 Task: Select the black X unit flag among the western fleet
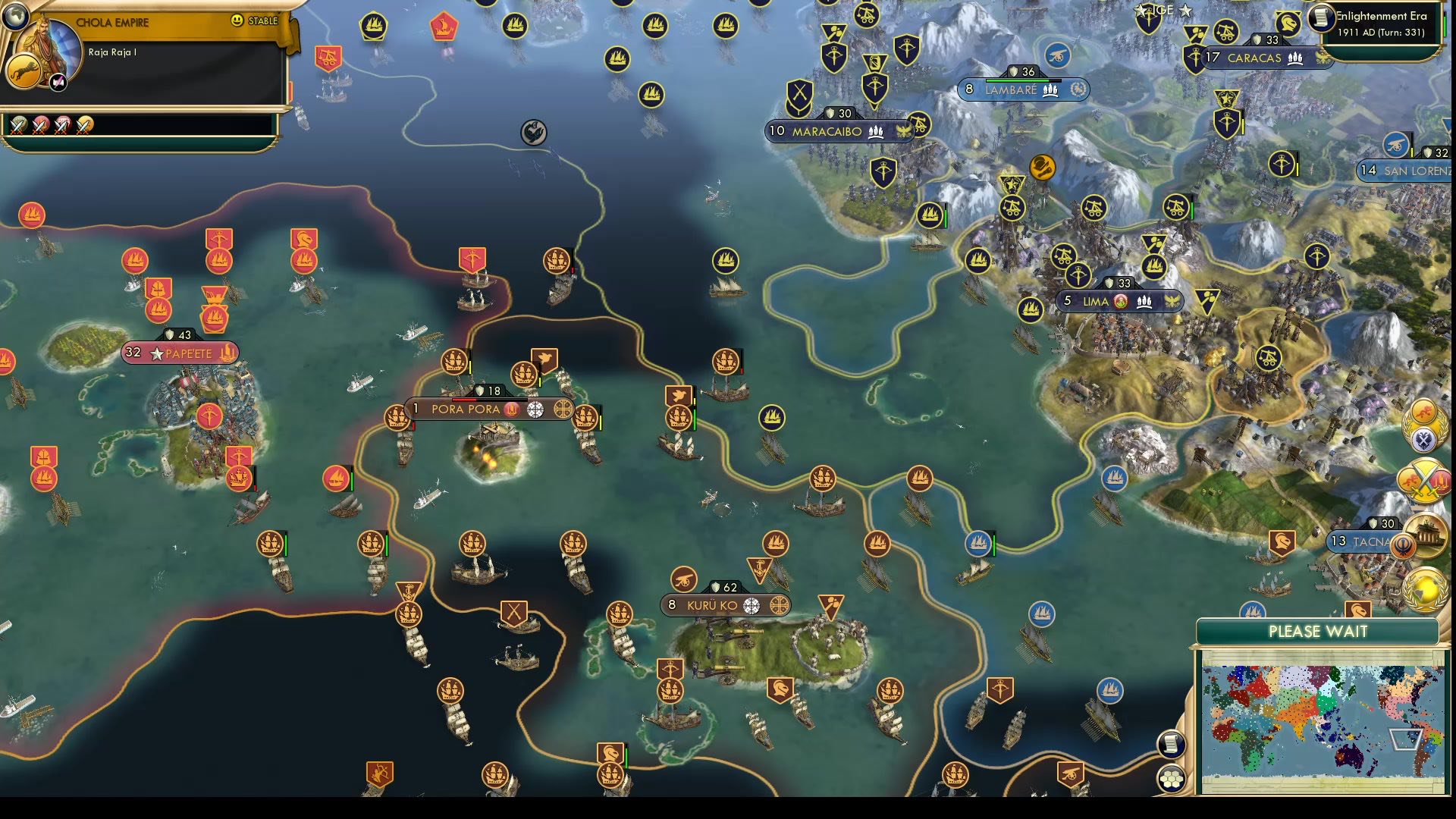(514, 613)
